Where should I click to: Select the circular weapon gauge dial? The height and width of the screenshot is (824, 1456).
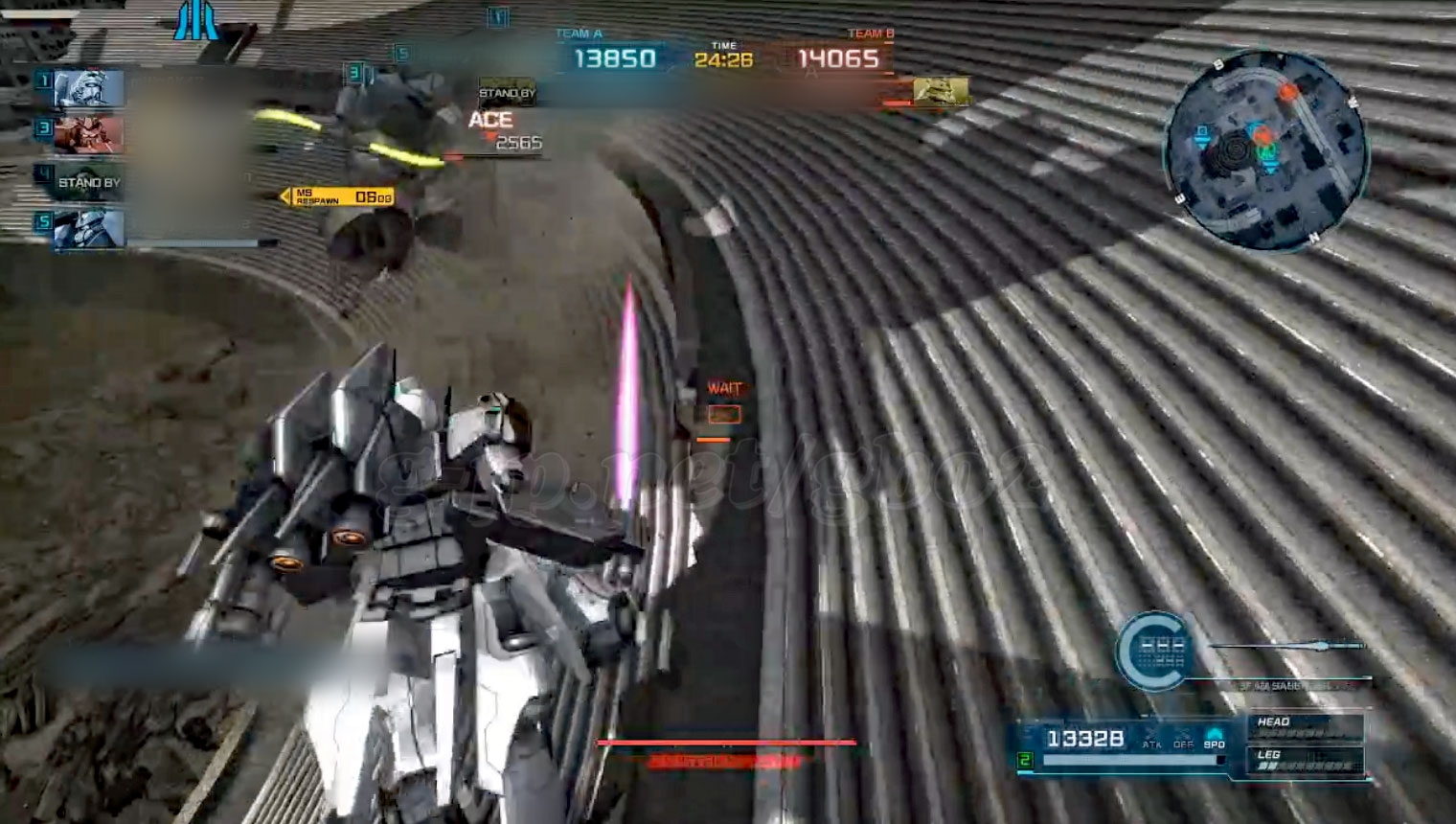1152,652
